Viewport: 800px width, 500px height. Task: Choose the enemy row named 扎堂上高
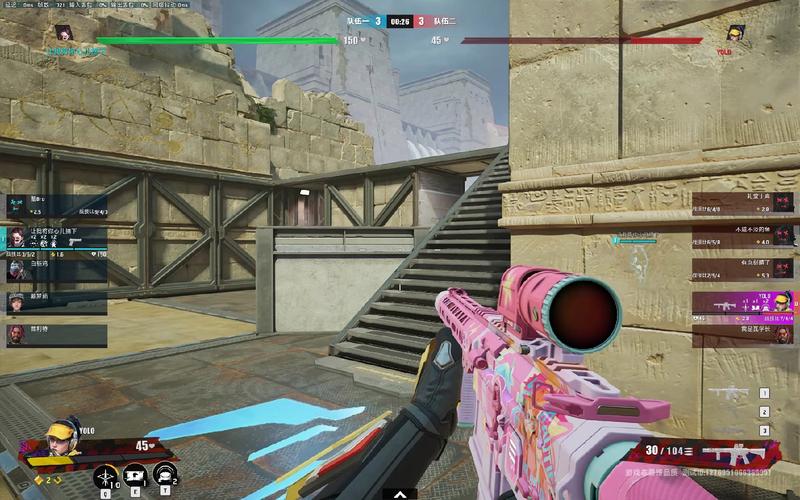click(x=745, y=204)
